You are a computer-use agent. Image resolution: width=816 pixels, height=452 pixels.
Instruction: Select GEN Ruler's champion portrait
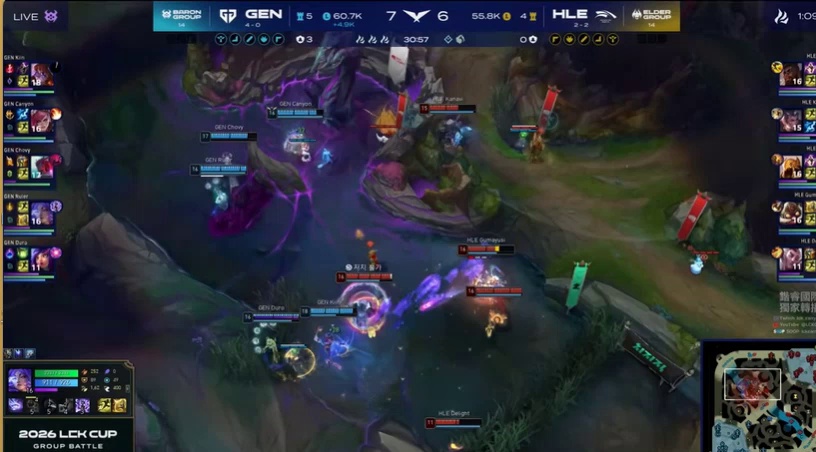tap(42, 212)
